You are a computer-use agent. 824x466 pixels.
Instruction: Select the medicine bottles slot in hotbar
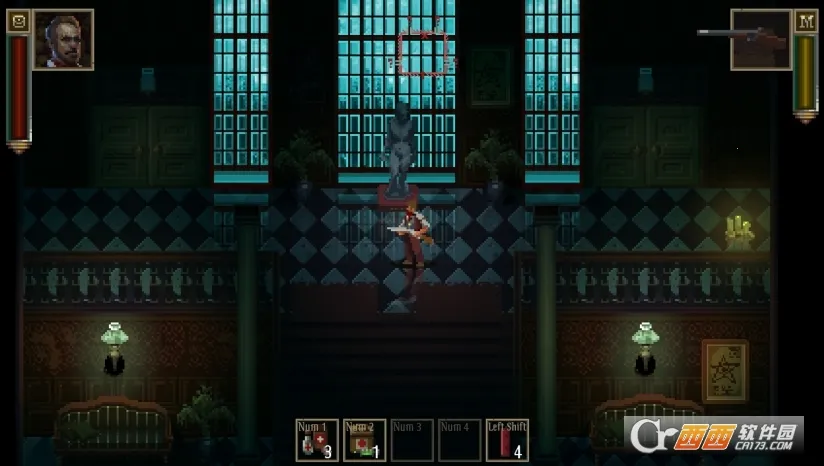(x=316, y=440)
